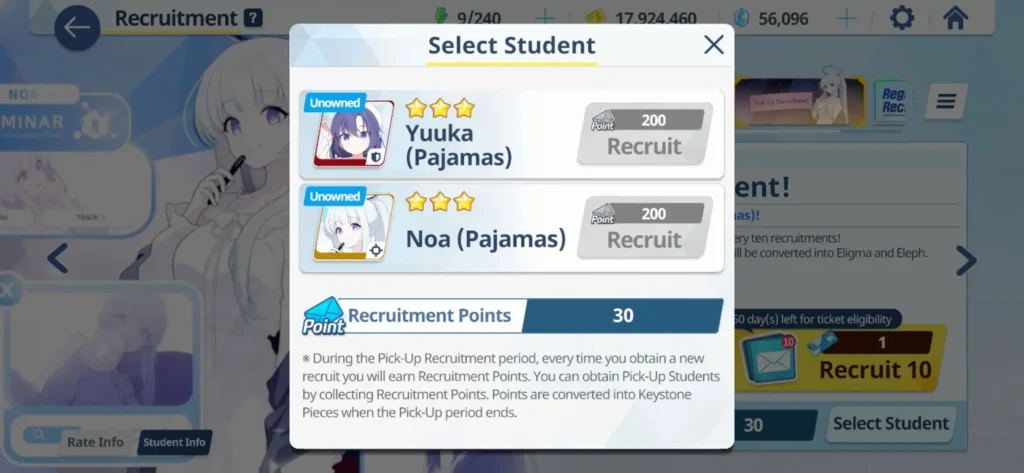Show the next recruitment banner
The height and width of the screenshot is (473, 1024).
pyautogui.click(x=965, y=260)
